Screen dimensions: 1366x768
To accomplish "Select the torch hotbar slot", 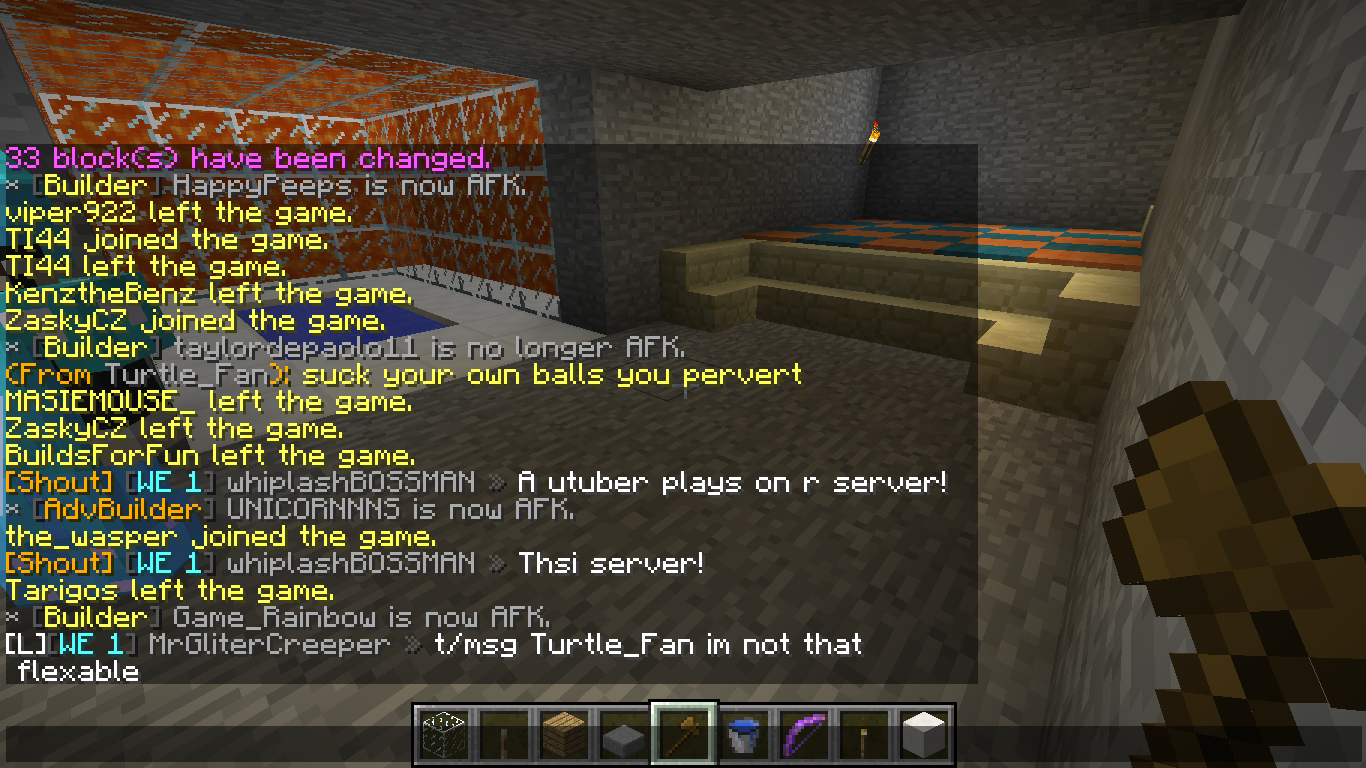I will (864, 735).
